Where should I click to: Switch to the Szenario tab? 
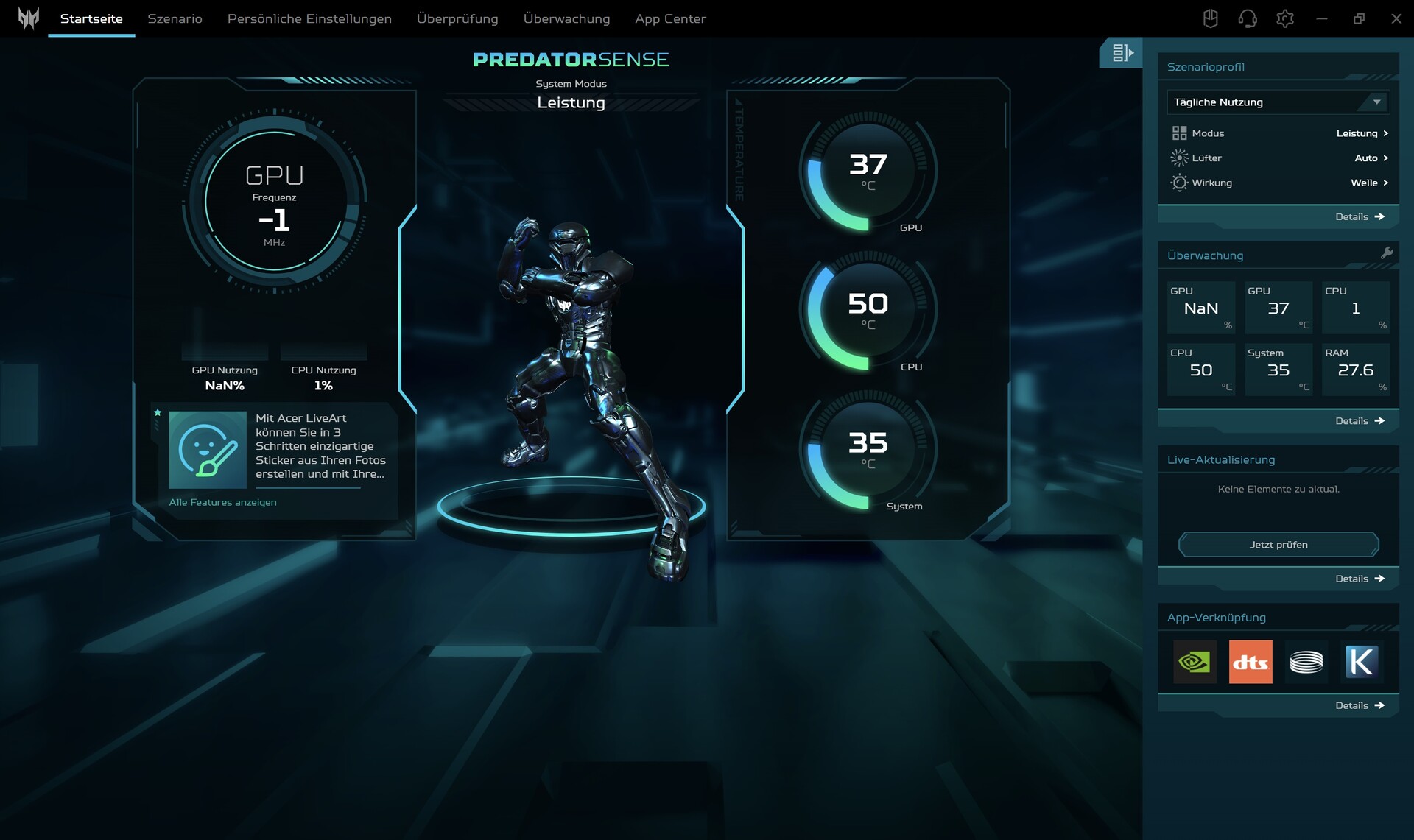coord(175,18)
